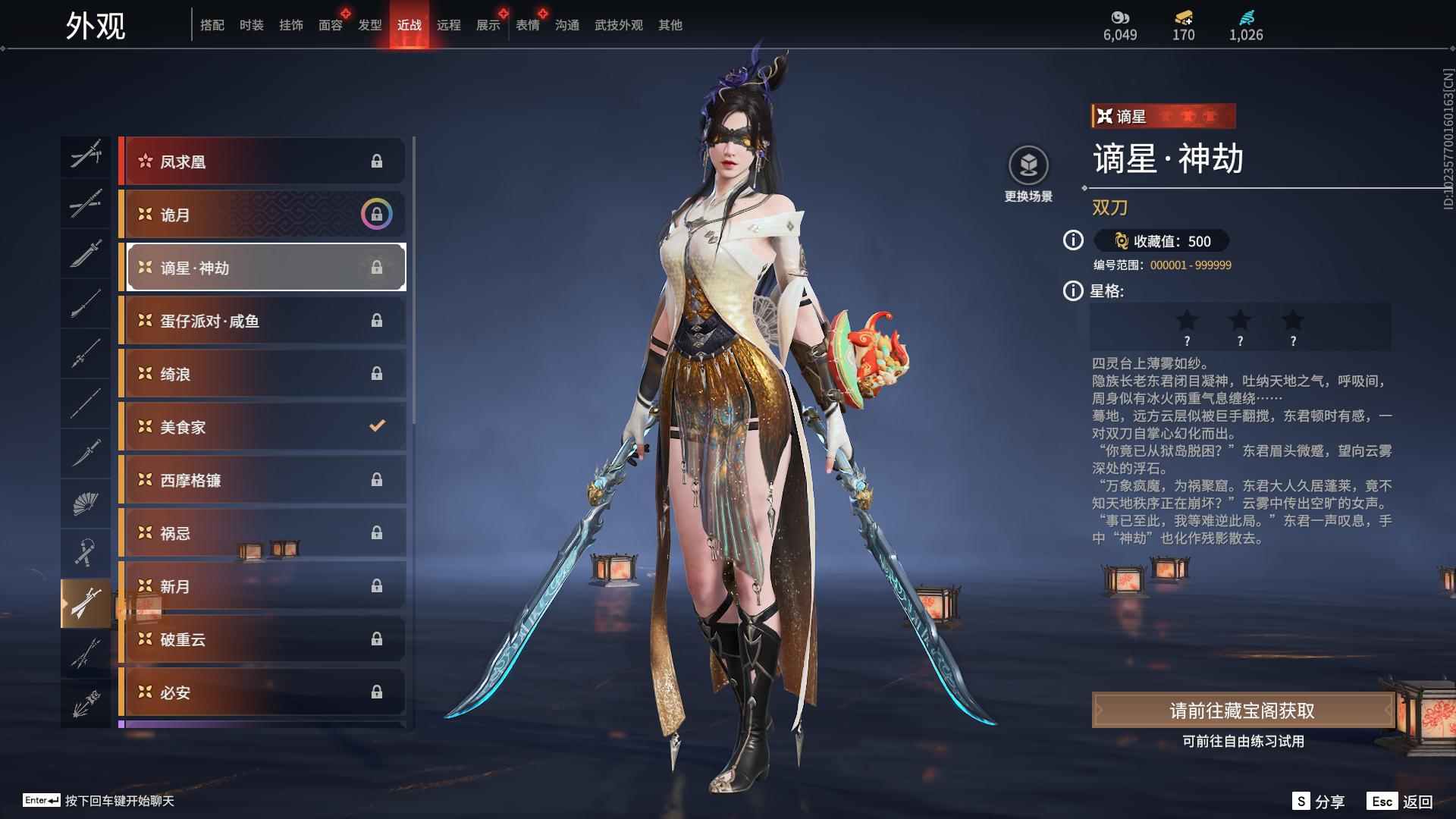This screenshot has height=819, width=1456.
Task: Select the 蛋仔派对·咸鱼 skin entry
Action: coord(263,321)
